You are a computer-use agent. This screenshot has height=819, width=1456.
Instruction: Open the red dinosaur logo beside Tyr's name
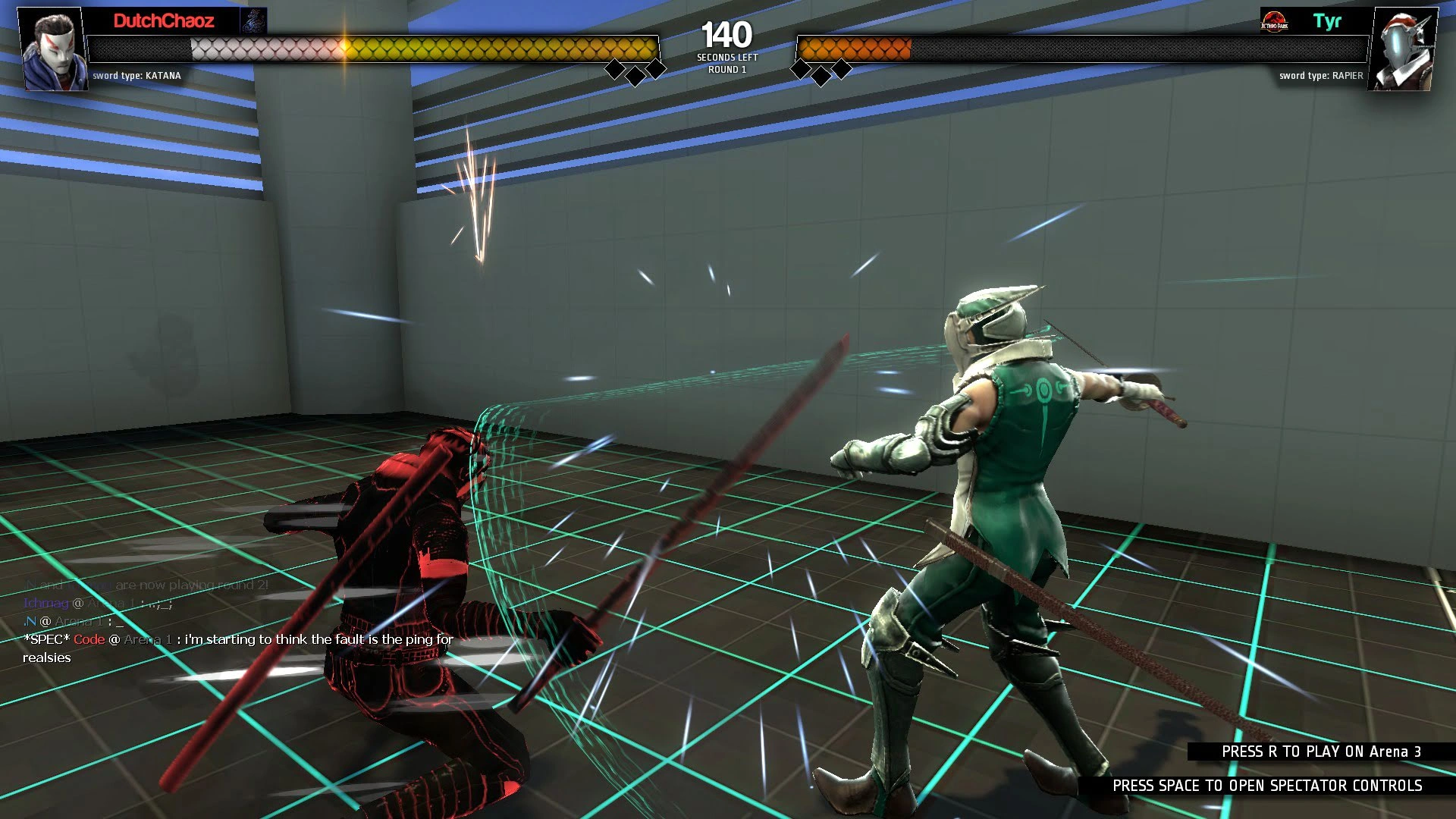click(x=1274, y=21)
